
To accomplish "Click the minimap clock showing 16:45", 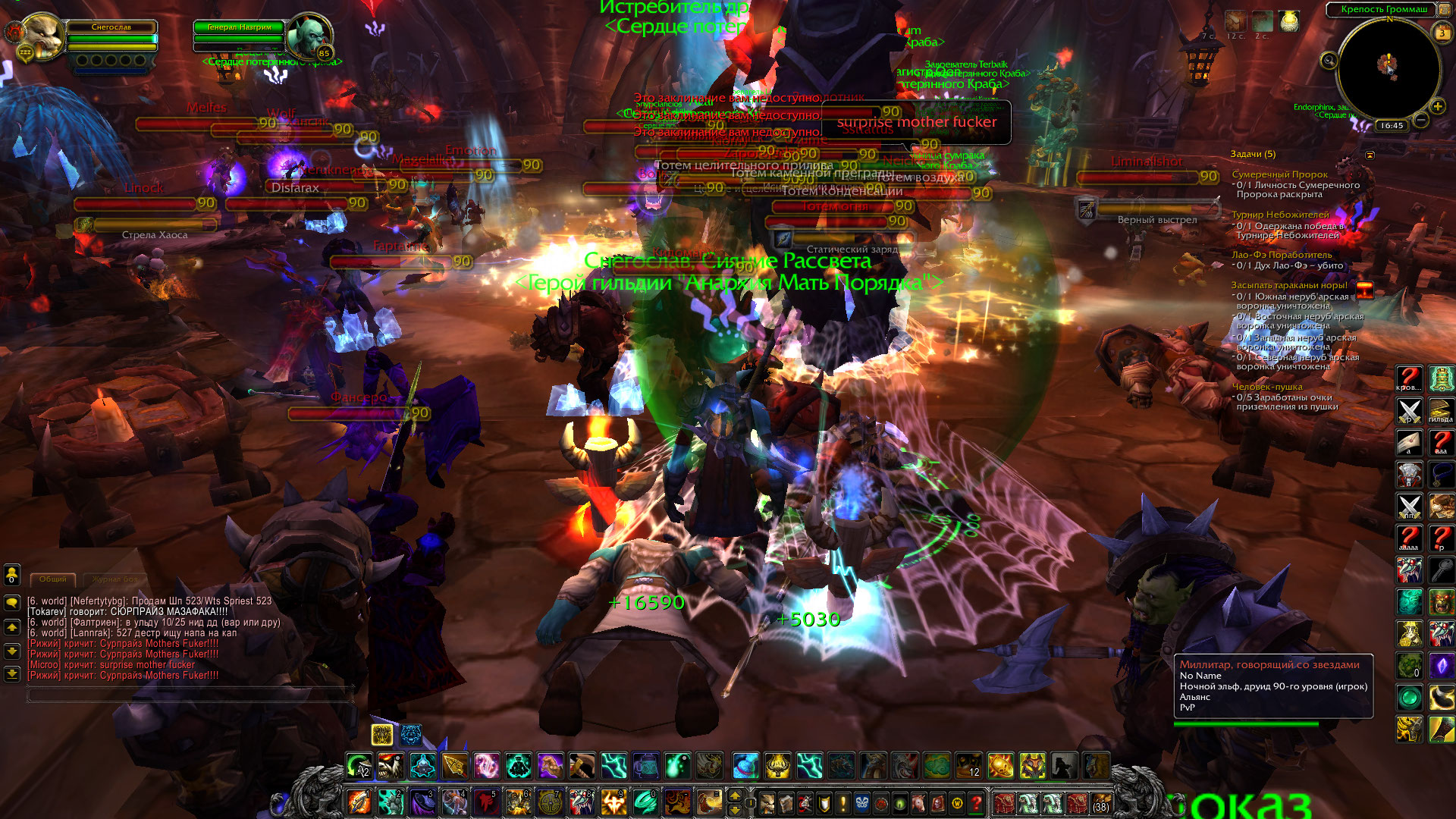I will [x=1392, y=126].
